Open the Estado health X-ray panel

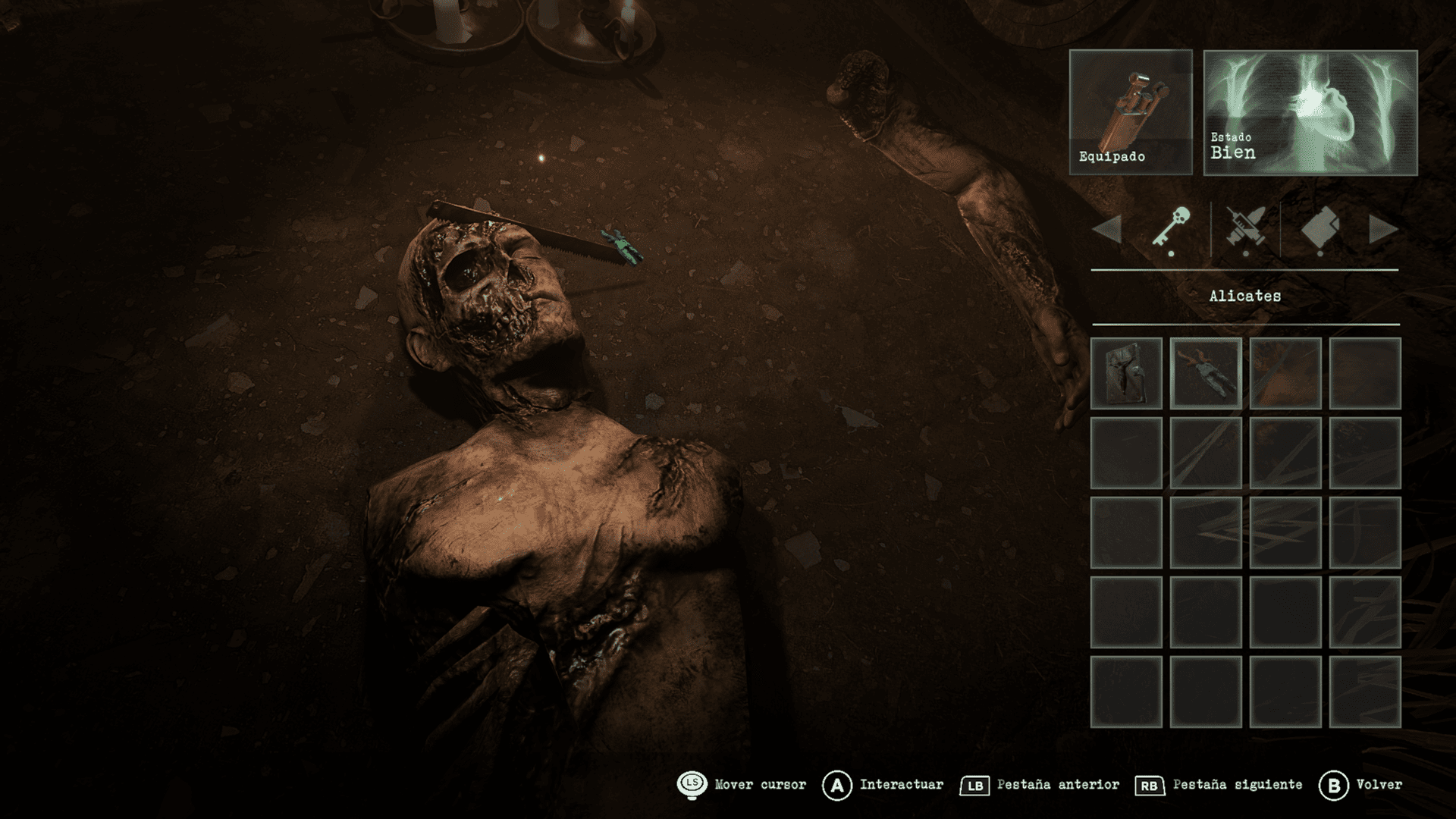point(1310,112)
